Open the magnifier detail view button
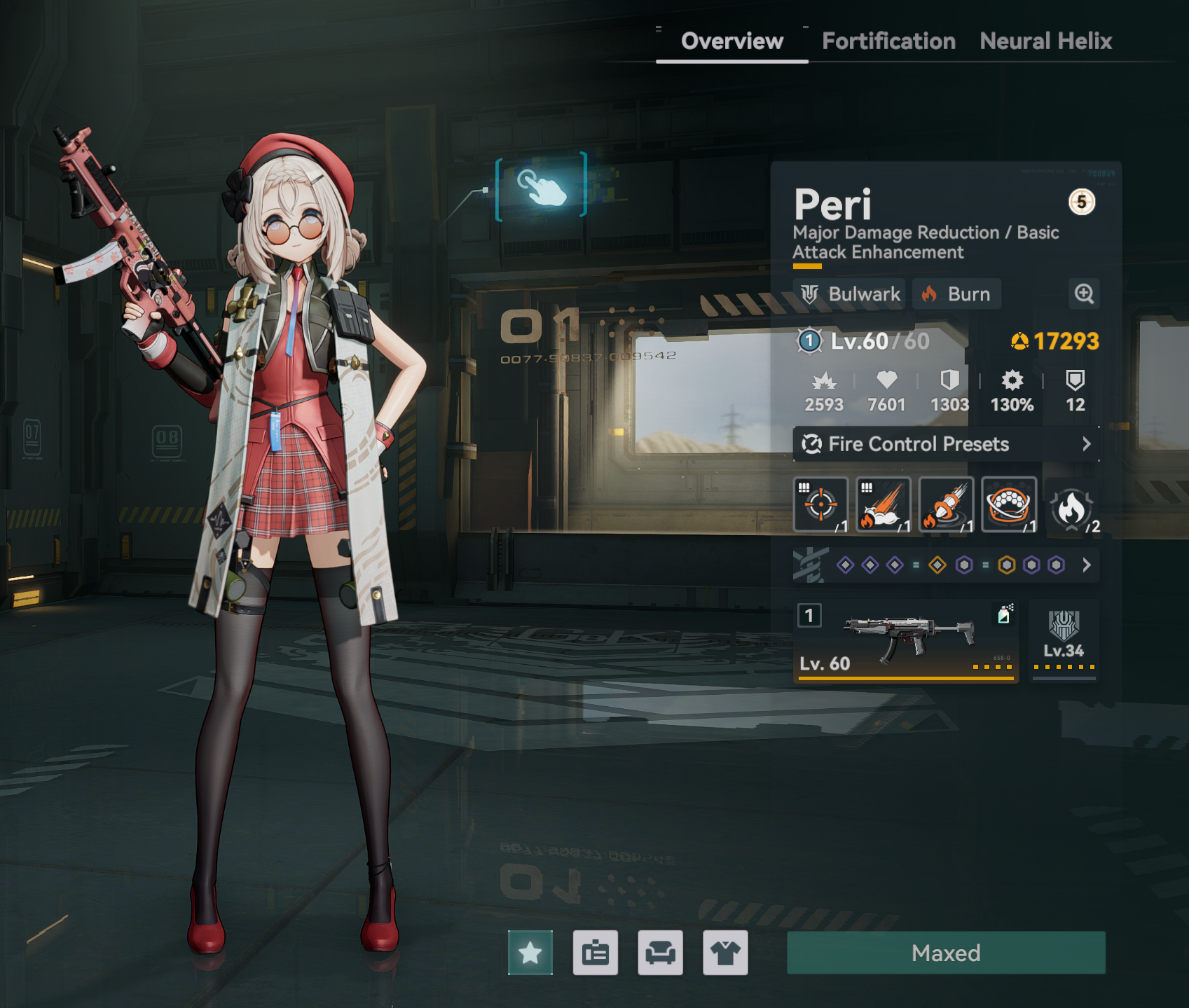 click(x=1084, y=294)
